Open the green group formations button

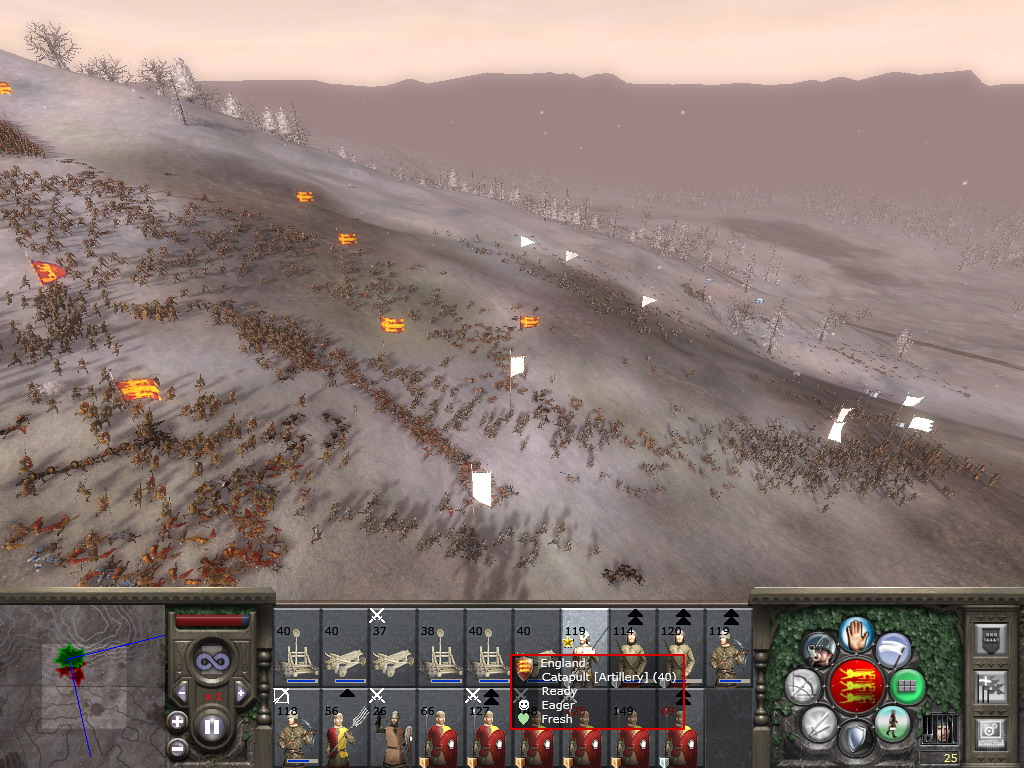[x=907, y=686]
